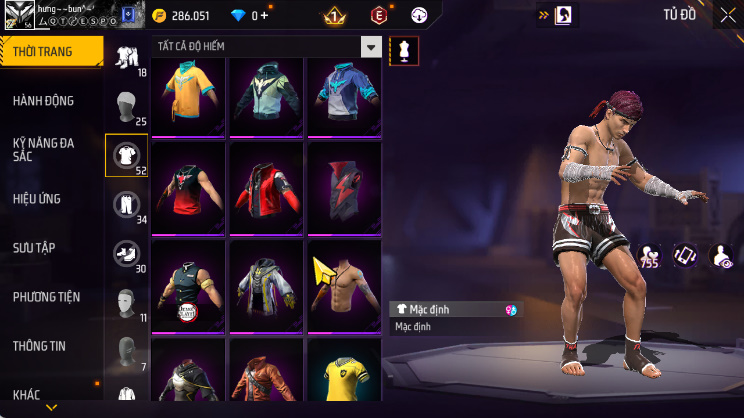Open the Thông Tin tab
This screenshot has width=744, height=418.
coord(39,346)
